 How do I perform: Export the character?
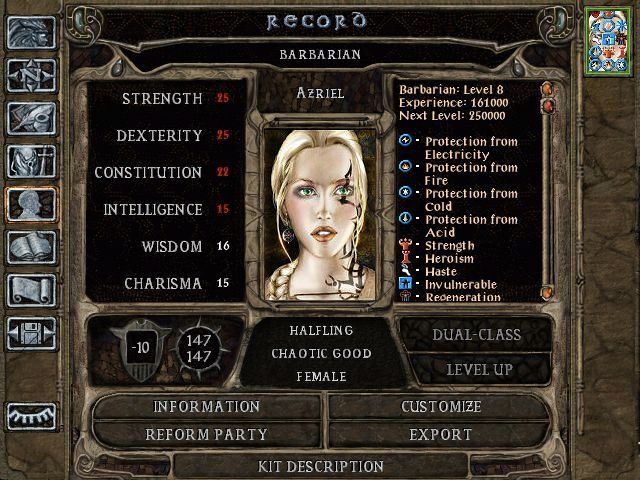pos(440,435)
